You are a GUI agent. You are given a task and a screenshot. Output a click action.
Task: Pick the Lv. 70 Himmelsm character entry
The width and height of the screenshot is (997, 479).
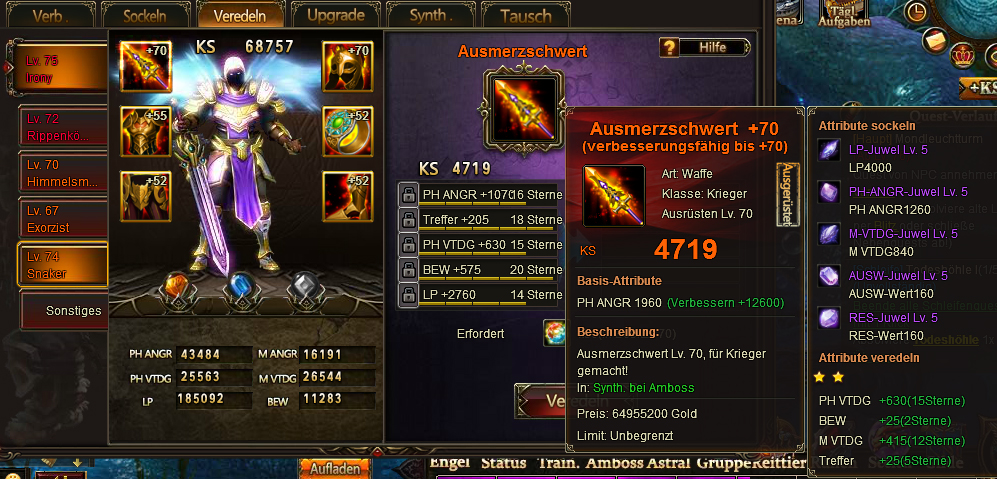pos(62,173)
